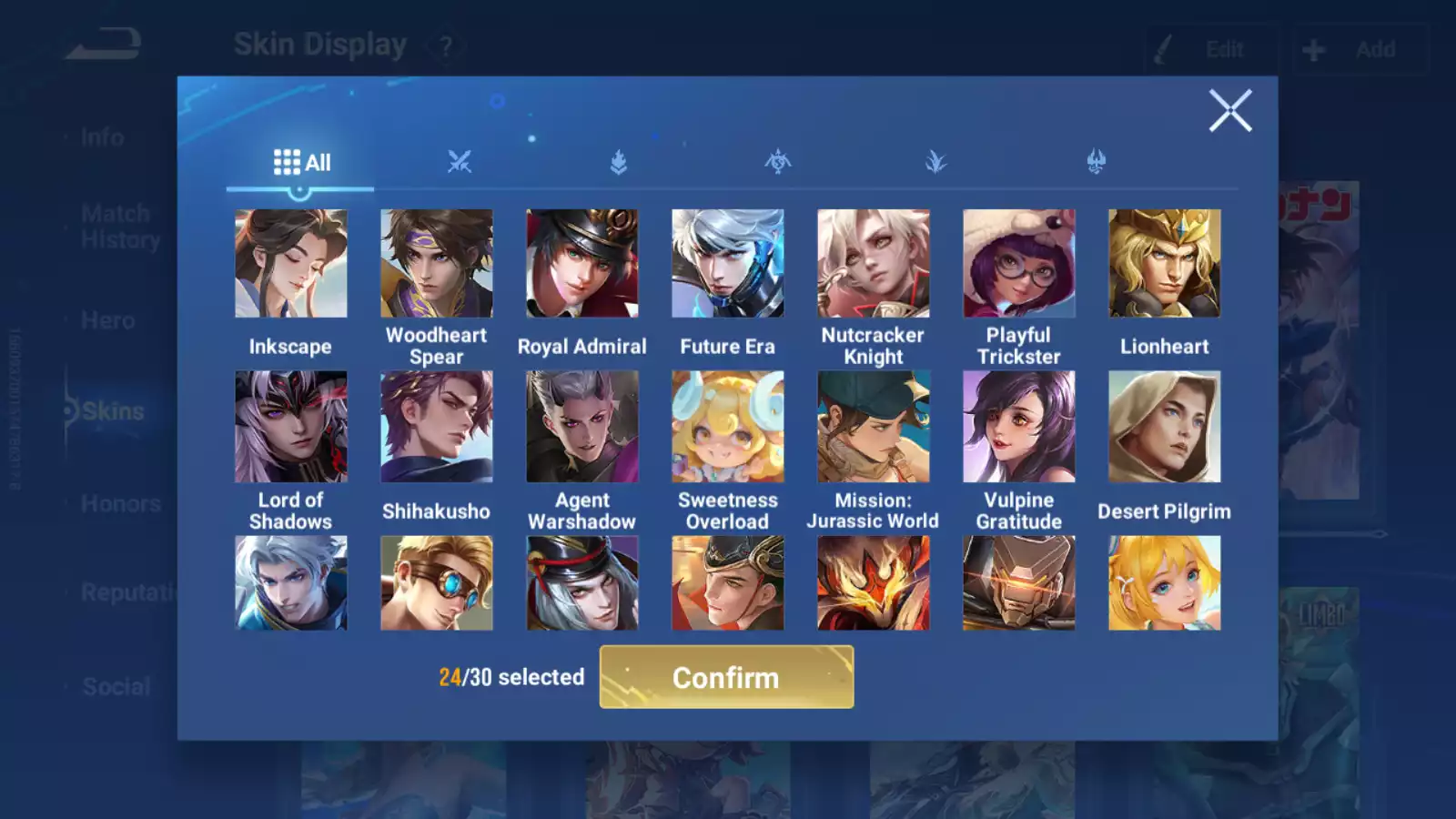Viewport: 1456px width, 819px height.
Task: Choose the Woodheart Spear skin
Action: (437, 264)
